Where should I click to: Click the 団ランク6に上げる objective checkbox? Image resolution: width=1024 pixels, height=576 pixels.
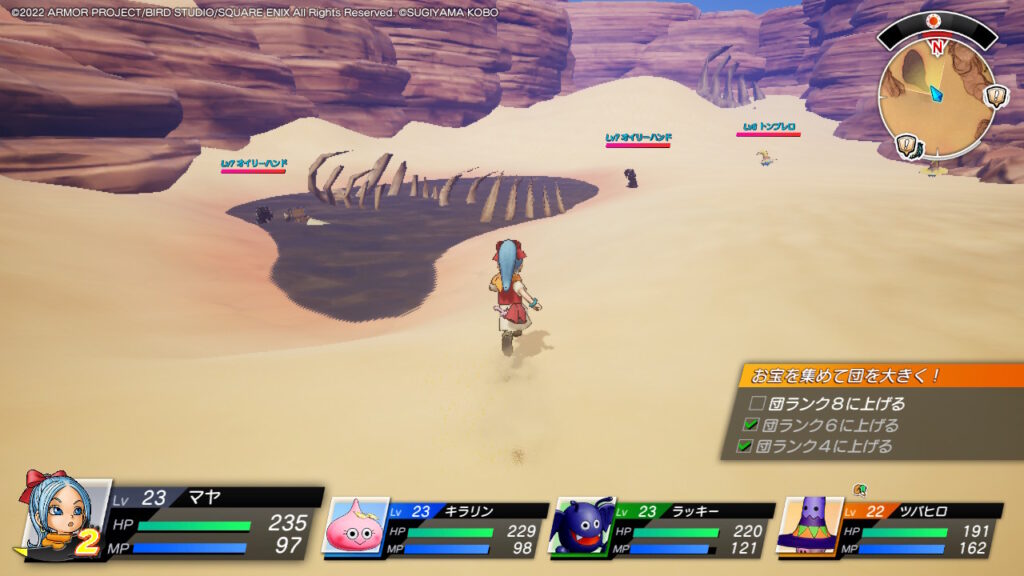click(x=751, y=425)
